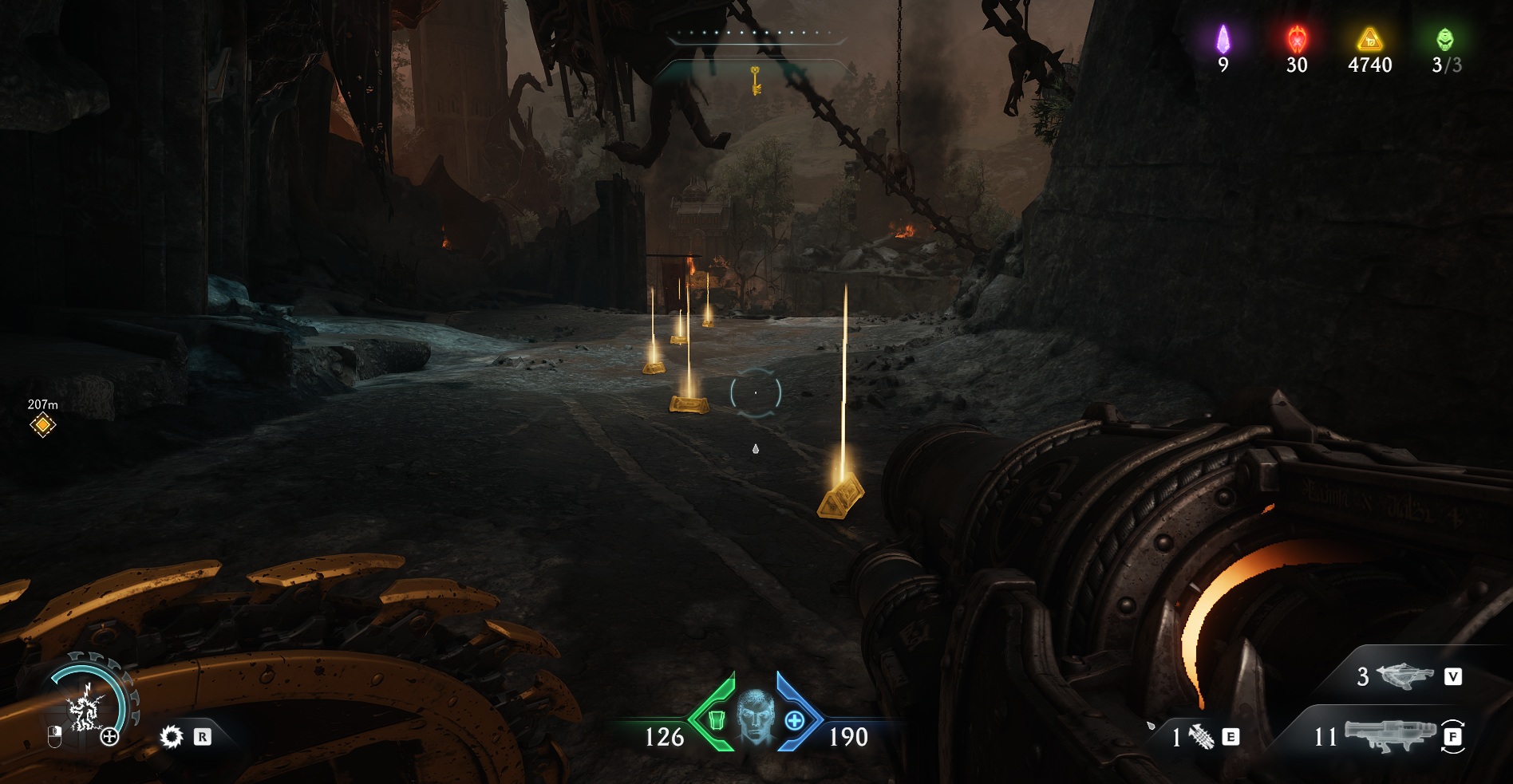This screenshot has width=1513, height=784.
Task: Select the orange objective waypoint marker
Action: tap(42, 425)
